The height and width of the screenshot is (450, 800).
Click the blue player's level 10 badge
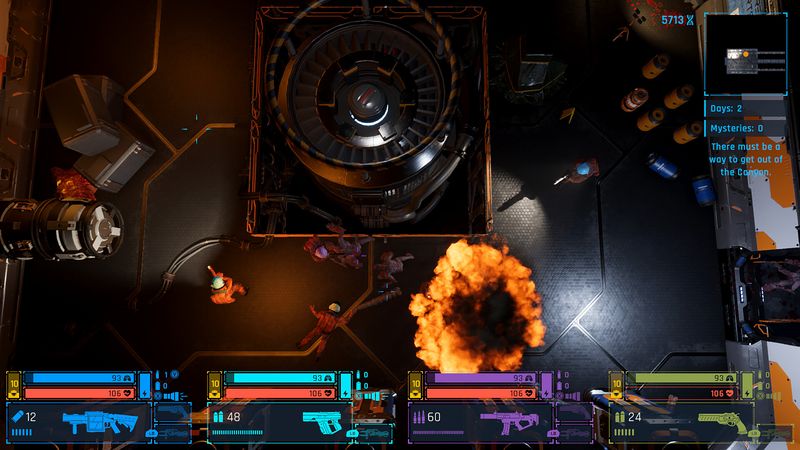[x=13, y=385]
